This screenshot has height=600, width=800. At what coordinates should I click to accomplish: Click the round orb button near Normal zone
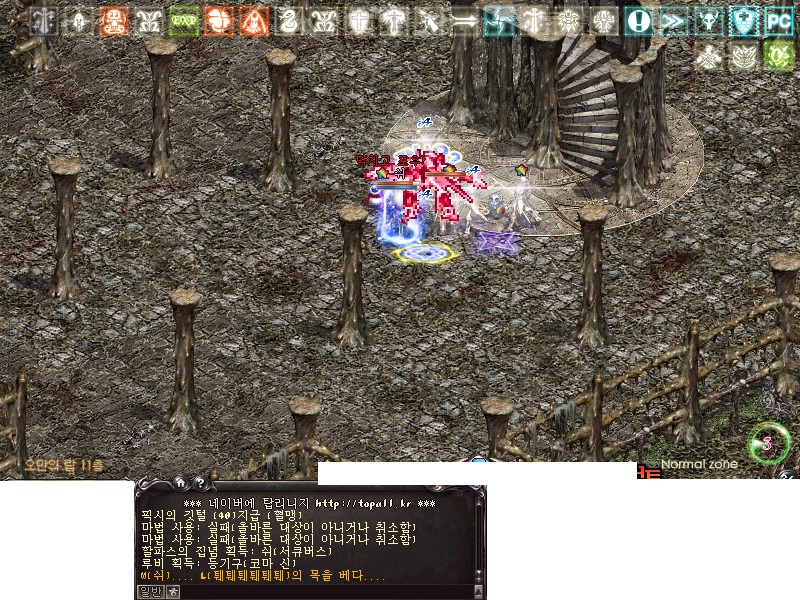(x=768, y=442)
